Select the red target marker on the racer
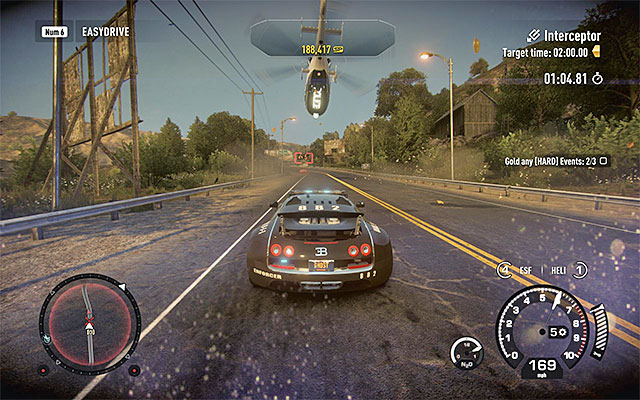The image size is (640, 400). (x=305, y=157)
